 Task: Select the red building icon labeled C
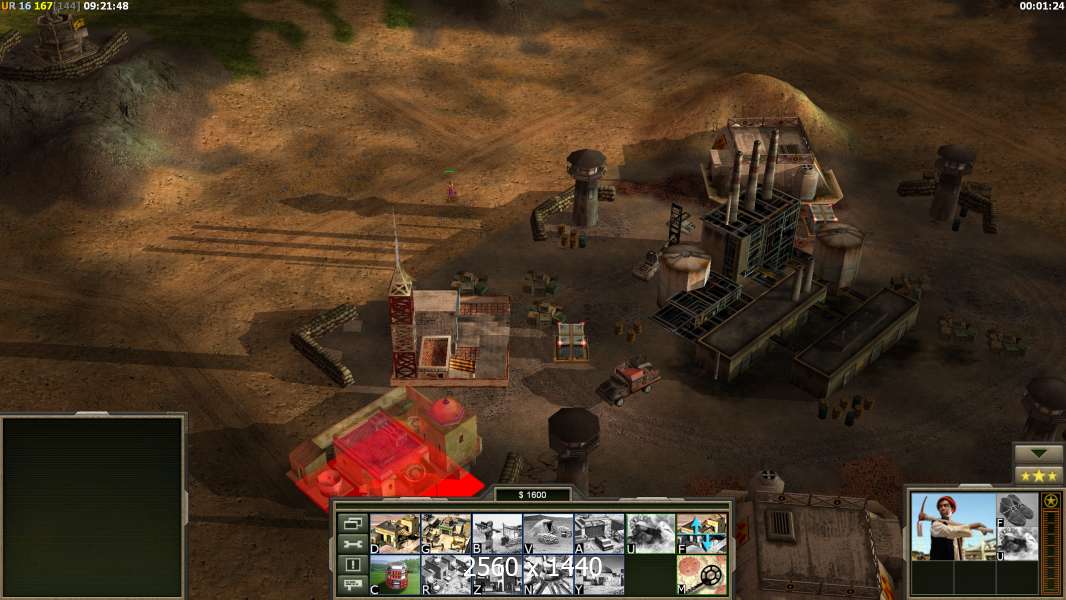point(395,574)
